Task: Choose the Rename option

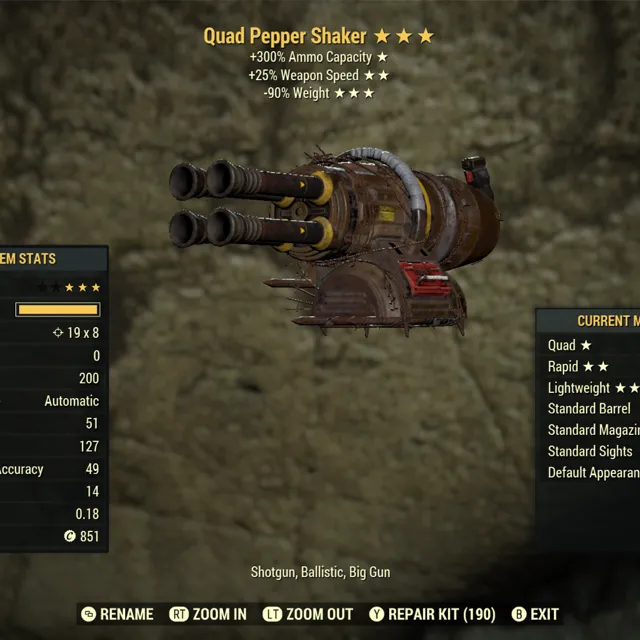Action: [x=117, y=614]
